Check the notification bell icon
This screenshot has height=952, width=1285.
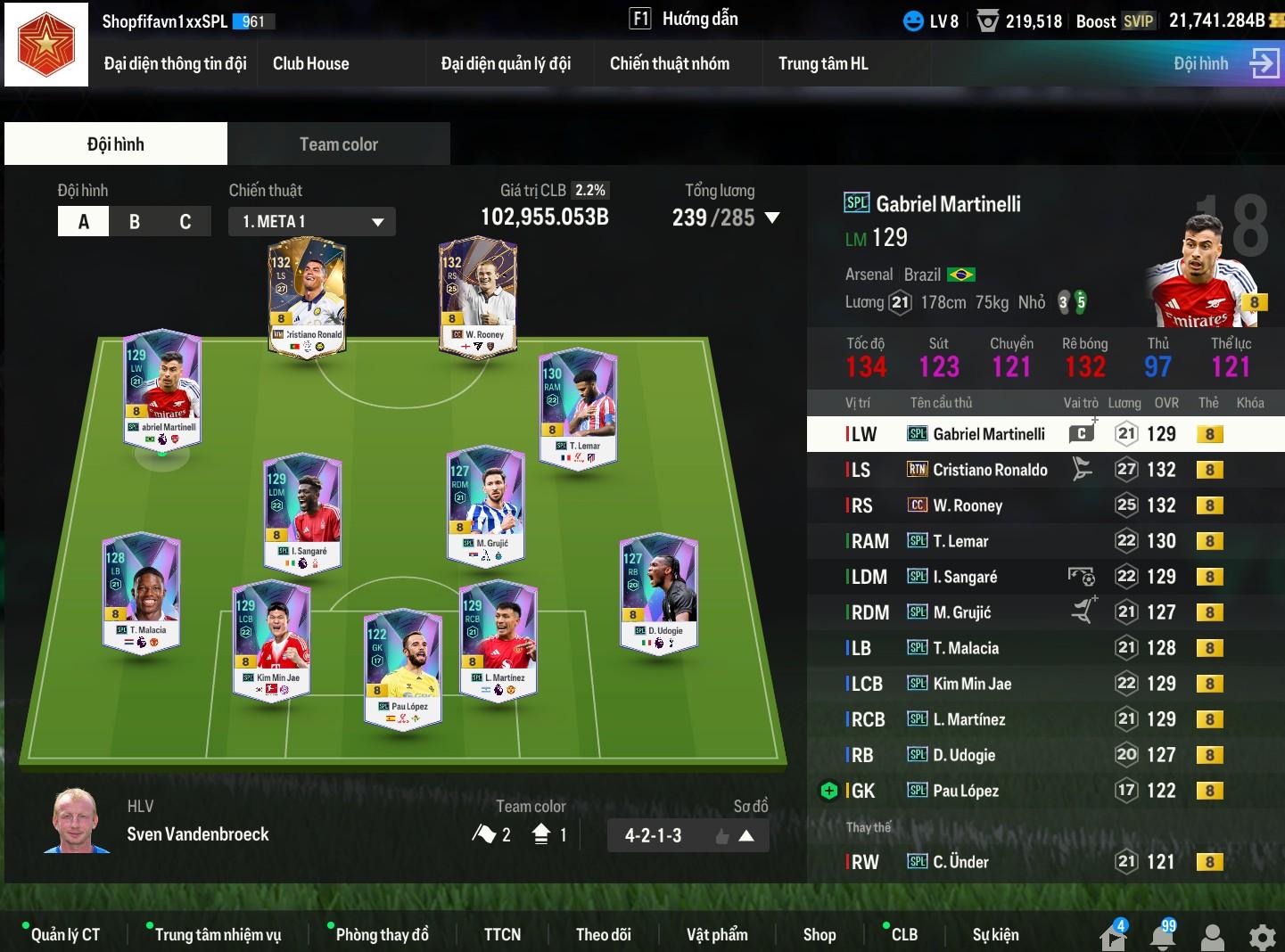pos(1163,936)
